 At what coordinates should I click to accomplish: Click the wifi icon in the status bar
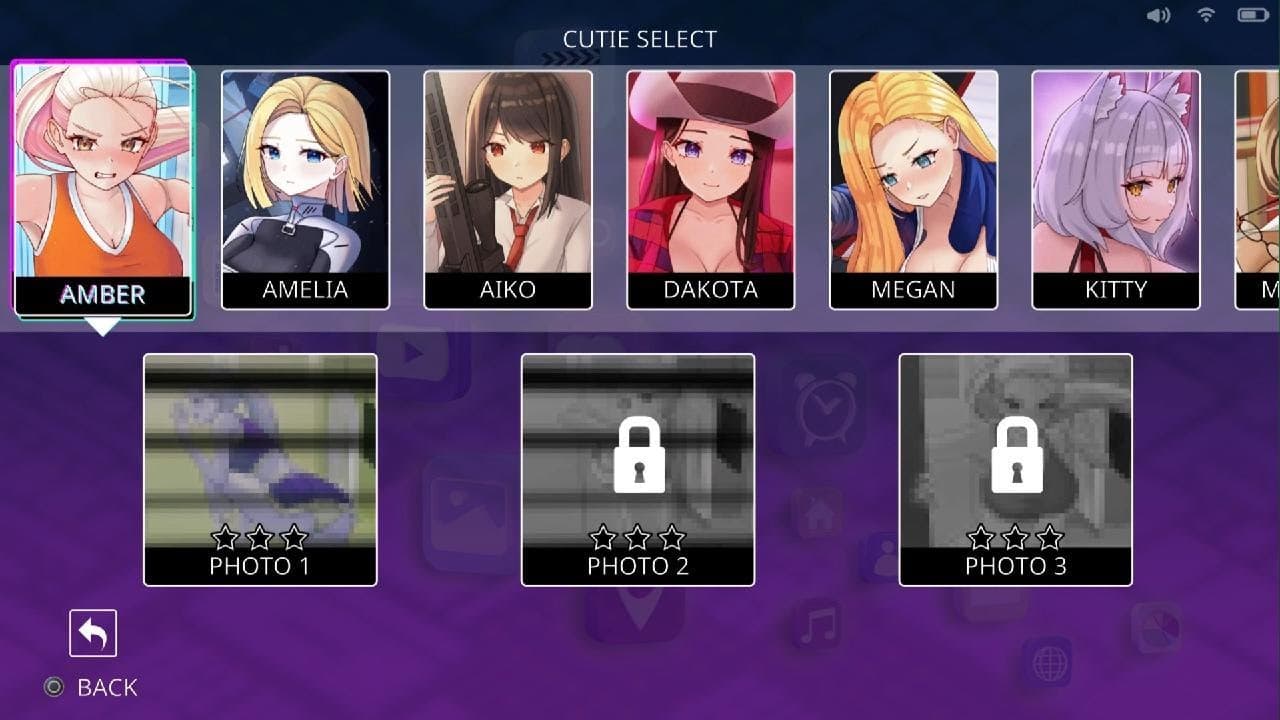1204,15
